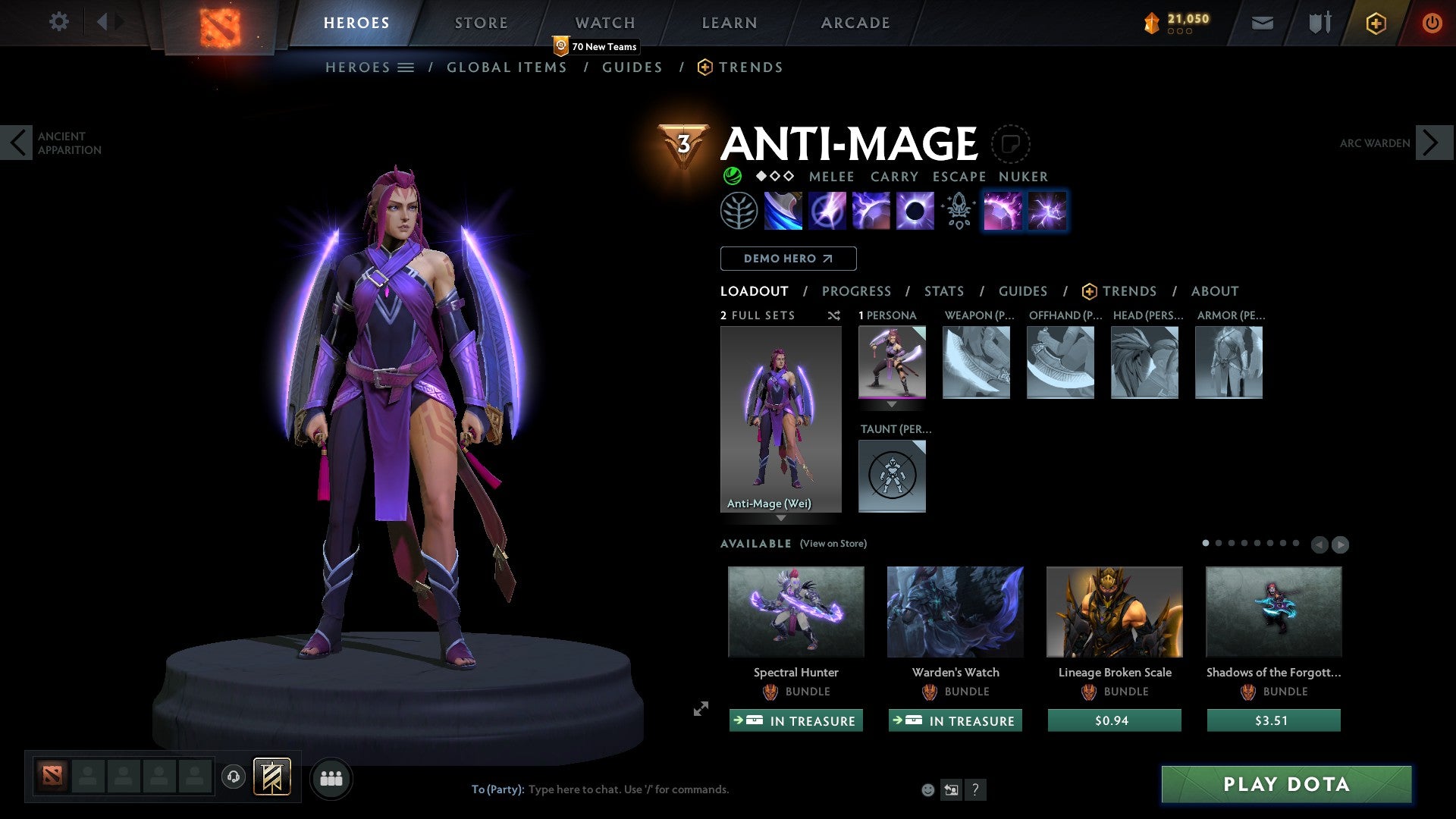Start matchmaking with Play Dota
The height and width of the screenshot is (819, 1456).
tap(1286, 784)
